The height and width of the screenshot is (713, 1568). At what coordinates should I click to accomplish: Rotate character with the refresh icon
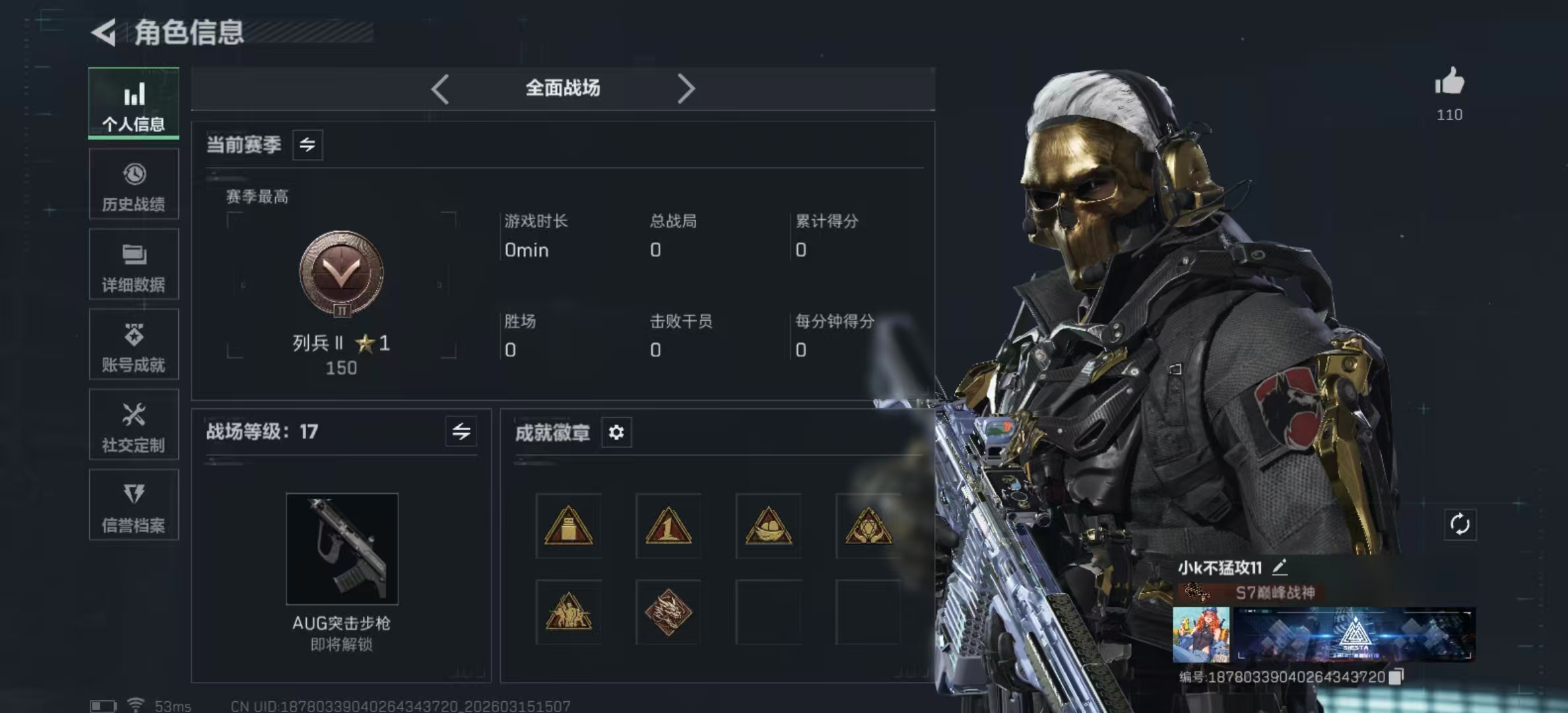(x=1460, y=525)
